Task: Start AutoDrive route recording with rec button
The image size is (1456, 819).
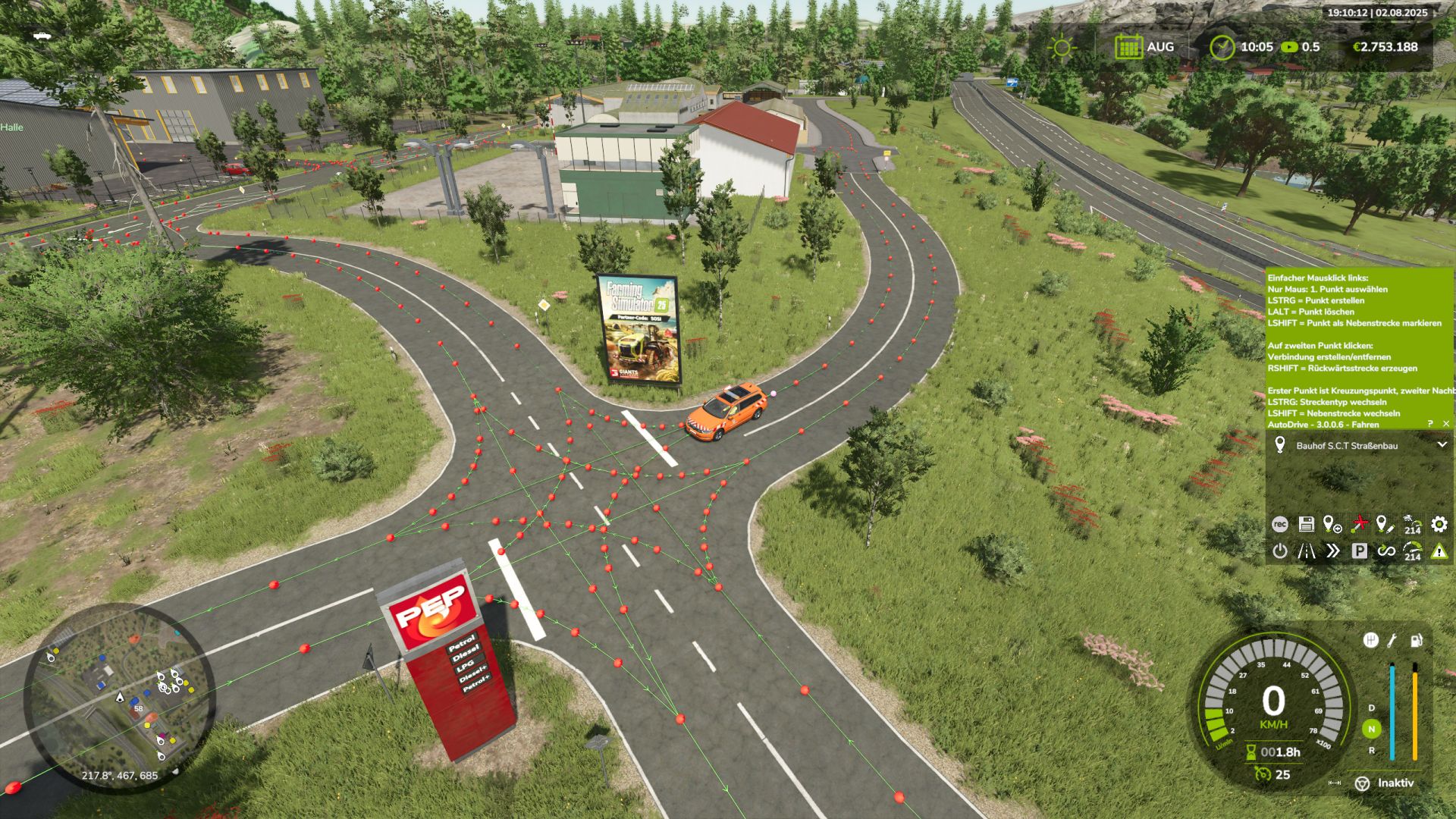Action: point(1279,524)
